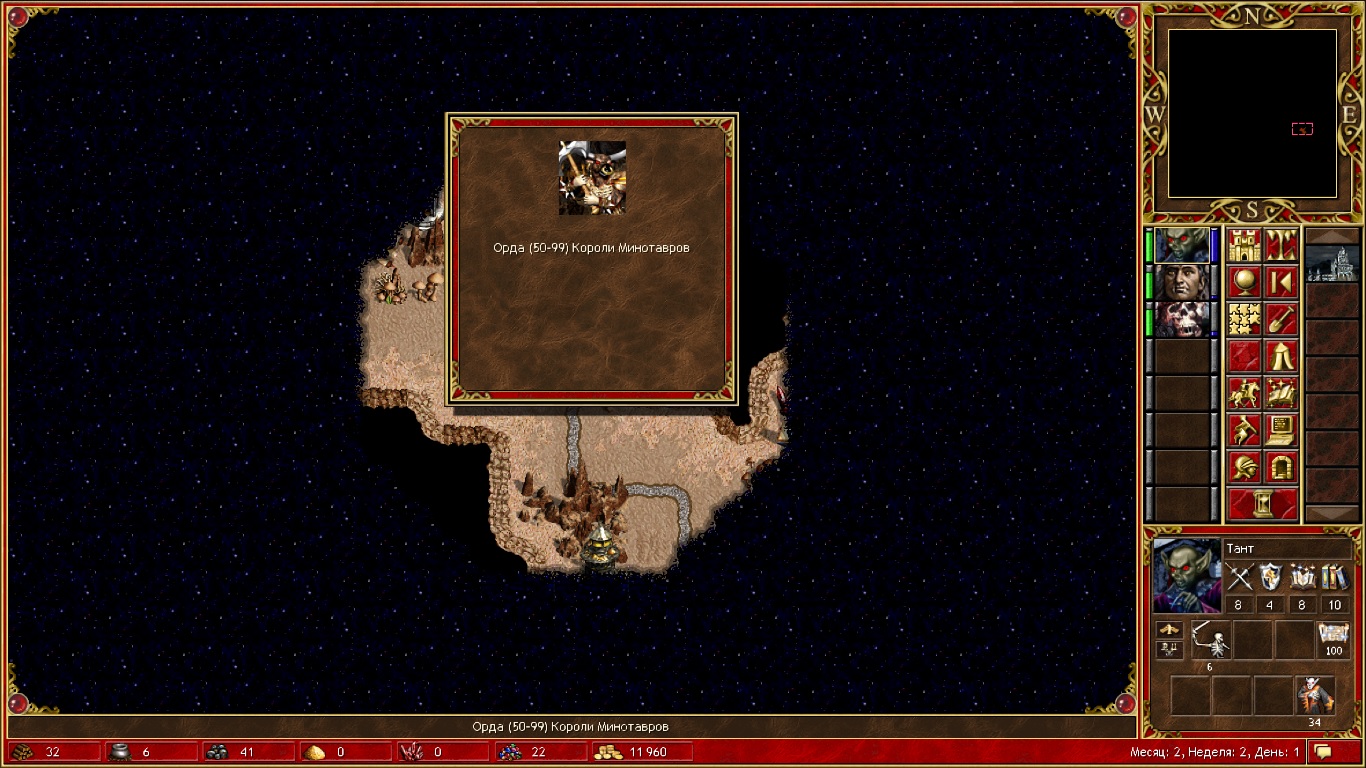1366x768 pixels.
Task: Put hero to sleep with tent button
Action: (1281, 356)
